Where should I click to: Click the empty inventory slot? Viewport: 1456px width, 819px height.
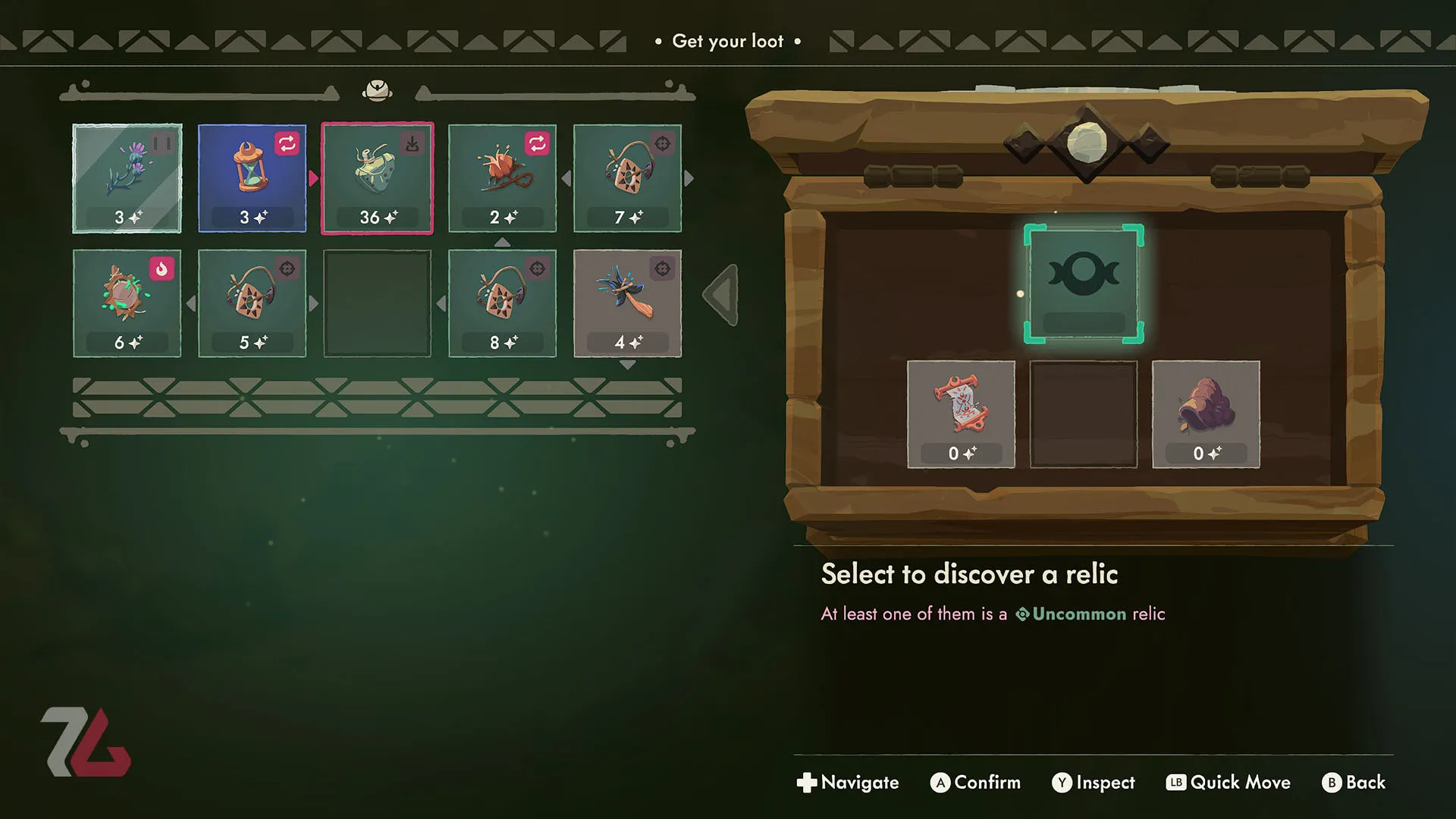[x=377, y=303]
